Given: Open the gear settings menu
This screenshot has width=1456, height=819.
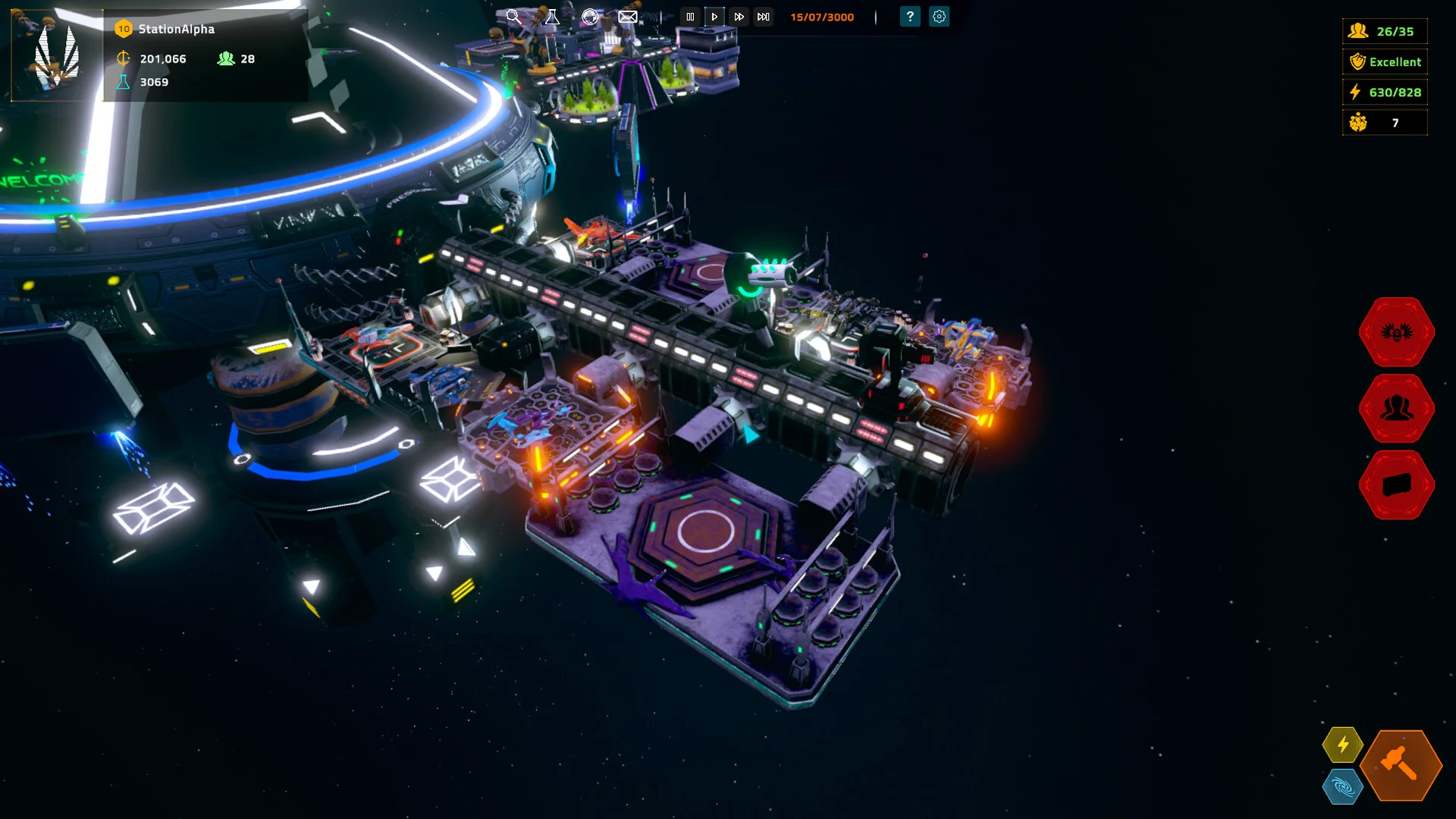Looking at the screenshot, I should [x=939, y=17].
